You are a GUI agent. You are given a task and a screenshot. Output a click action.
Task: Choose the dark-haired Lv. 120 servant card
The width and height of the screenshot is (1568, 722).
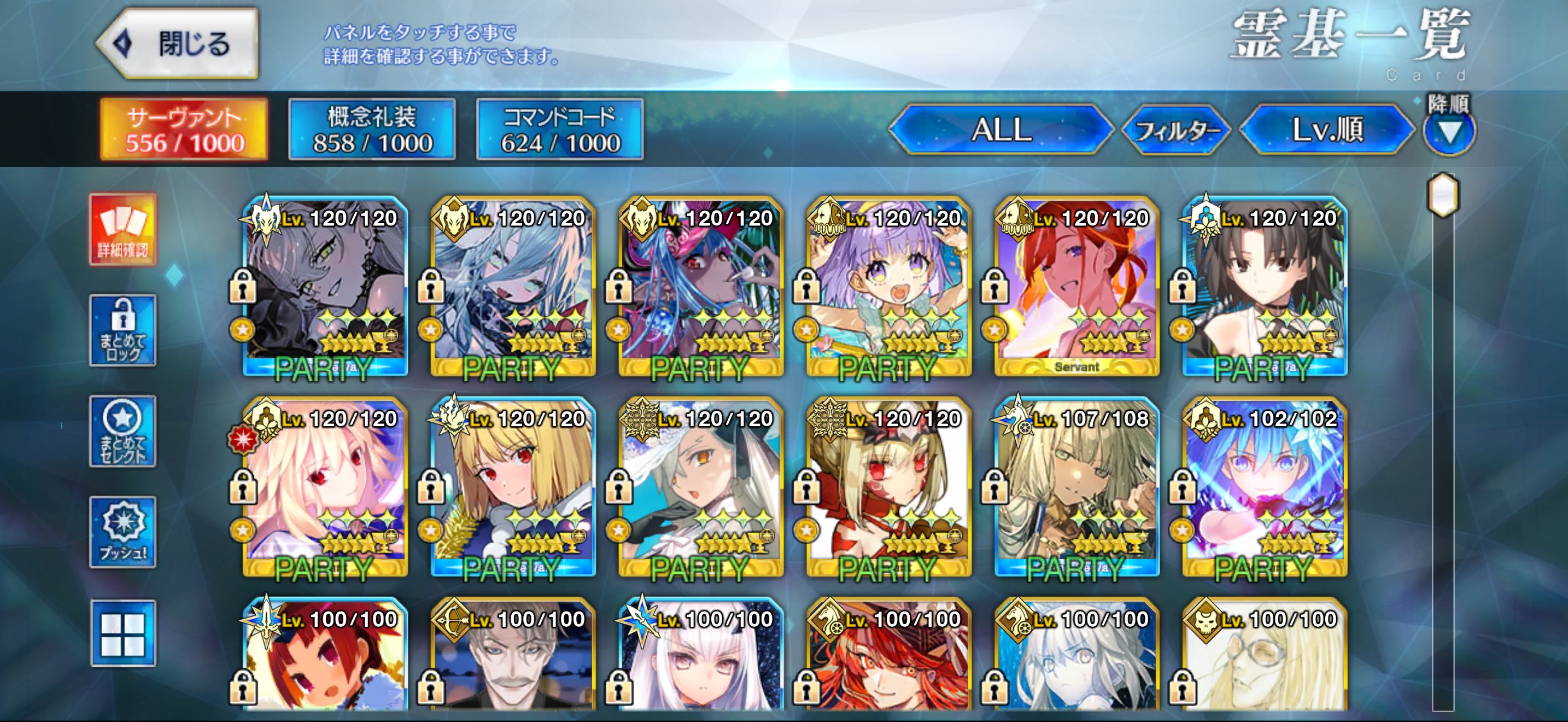1264,286
